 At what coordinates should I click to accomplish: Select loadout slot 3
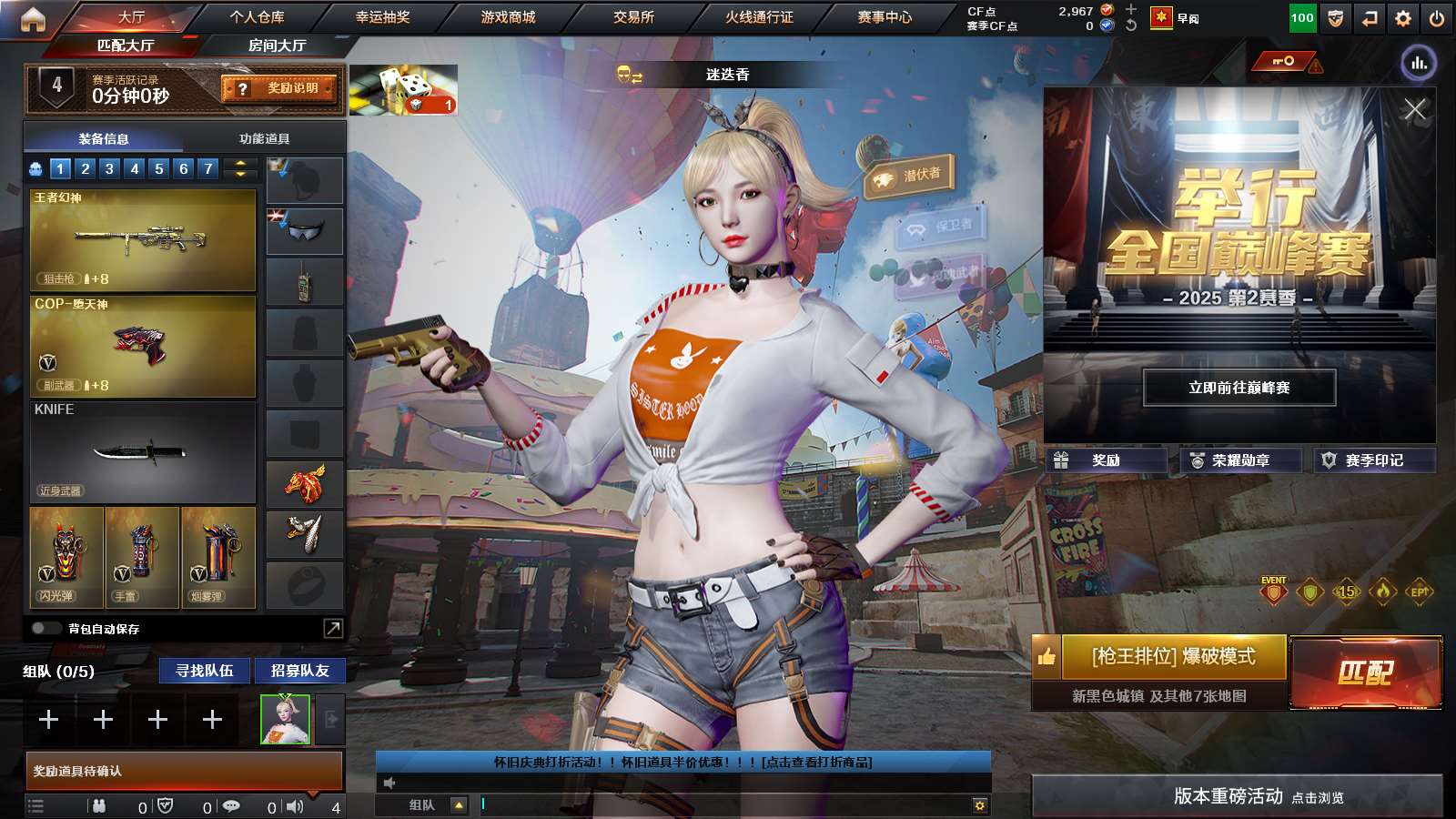pos(108,168)
